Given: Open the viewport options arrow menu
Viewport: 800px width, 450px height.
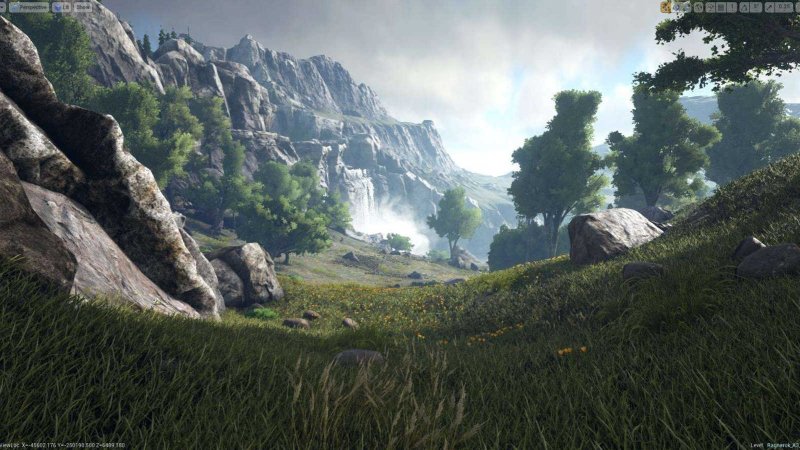Looking at the screenshot, I should [4, 6].
